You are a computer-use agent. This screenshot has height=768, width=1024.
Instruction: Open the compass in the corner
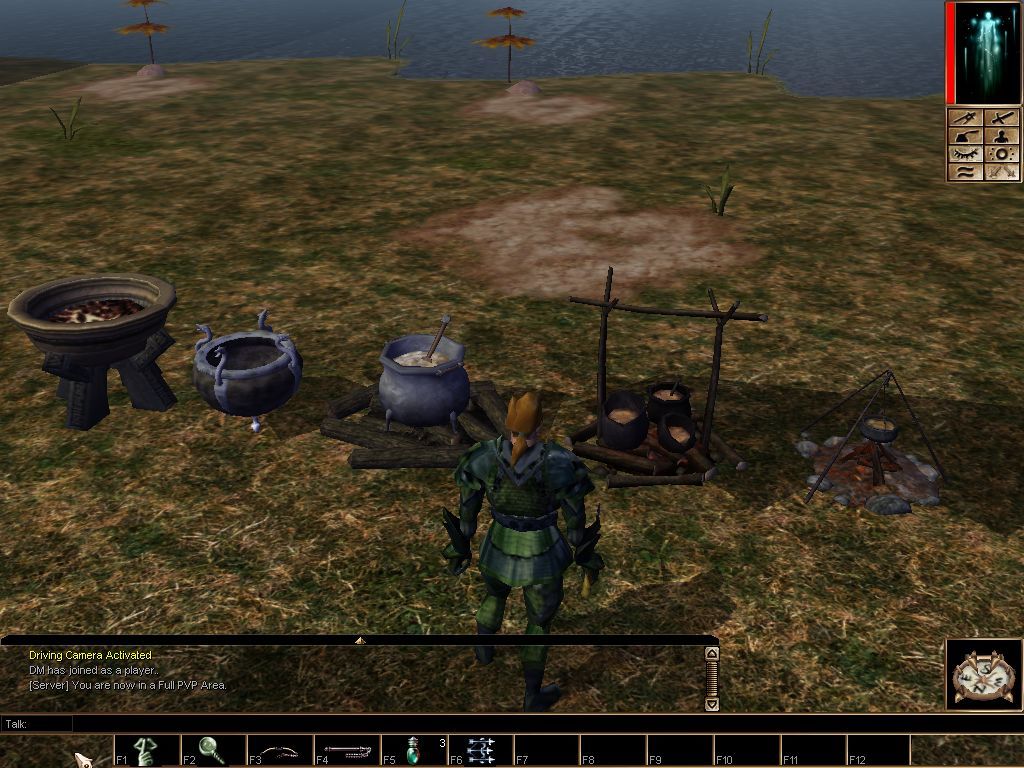(983, 675)
